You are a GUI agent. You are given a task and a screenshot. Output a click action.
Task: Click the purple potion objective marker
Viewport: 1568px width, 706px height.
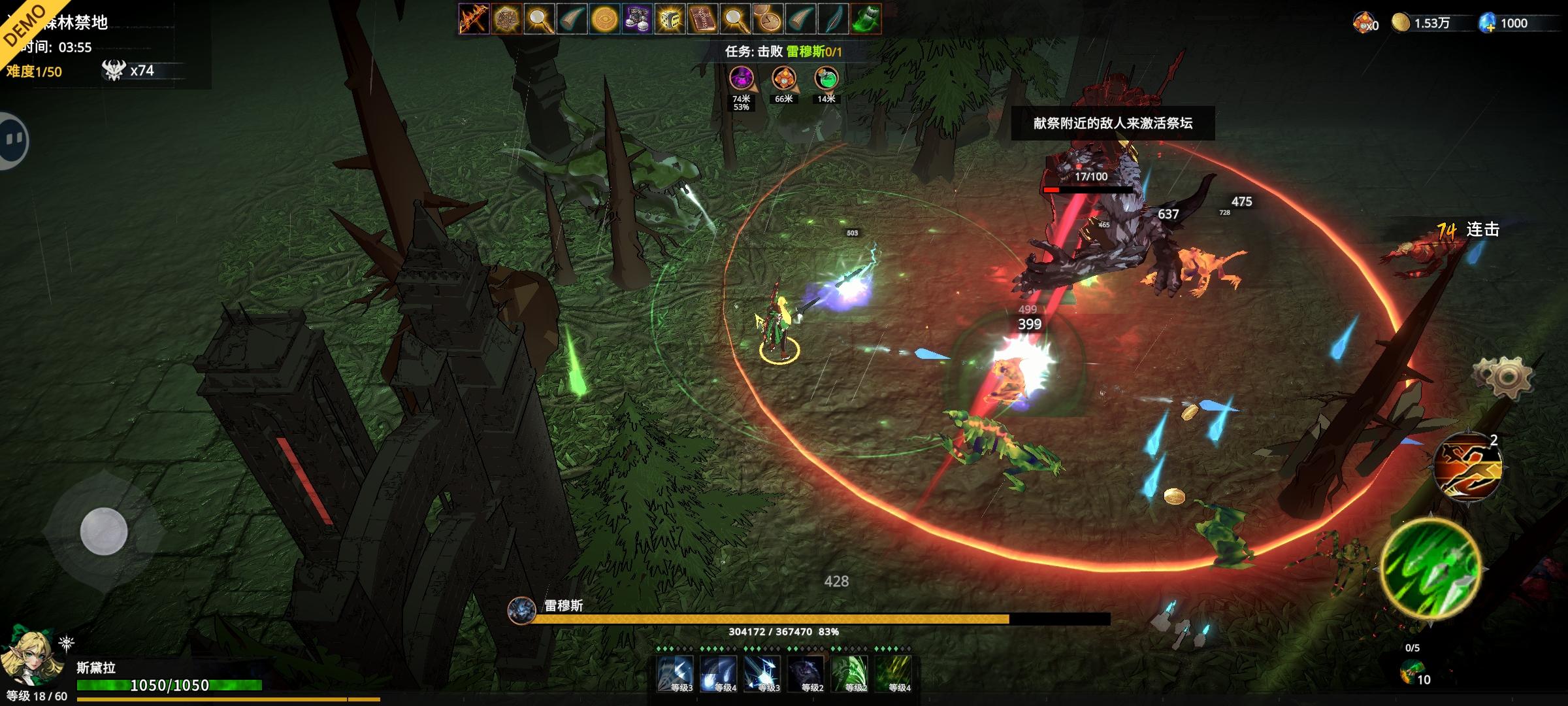(x=741, y=79)
